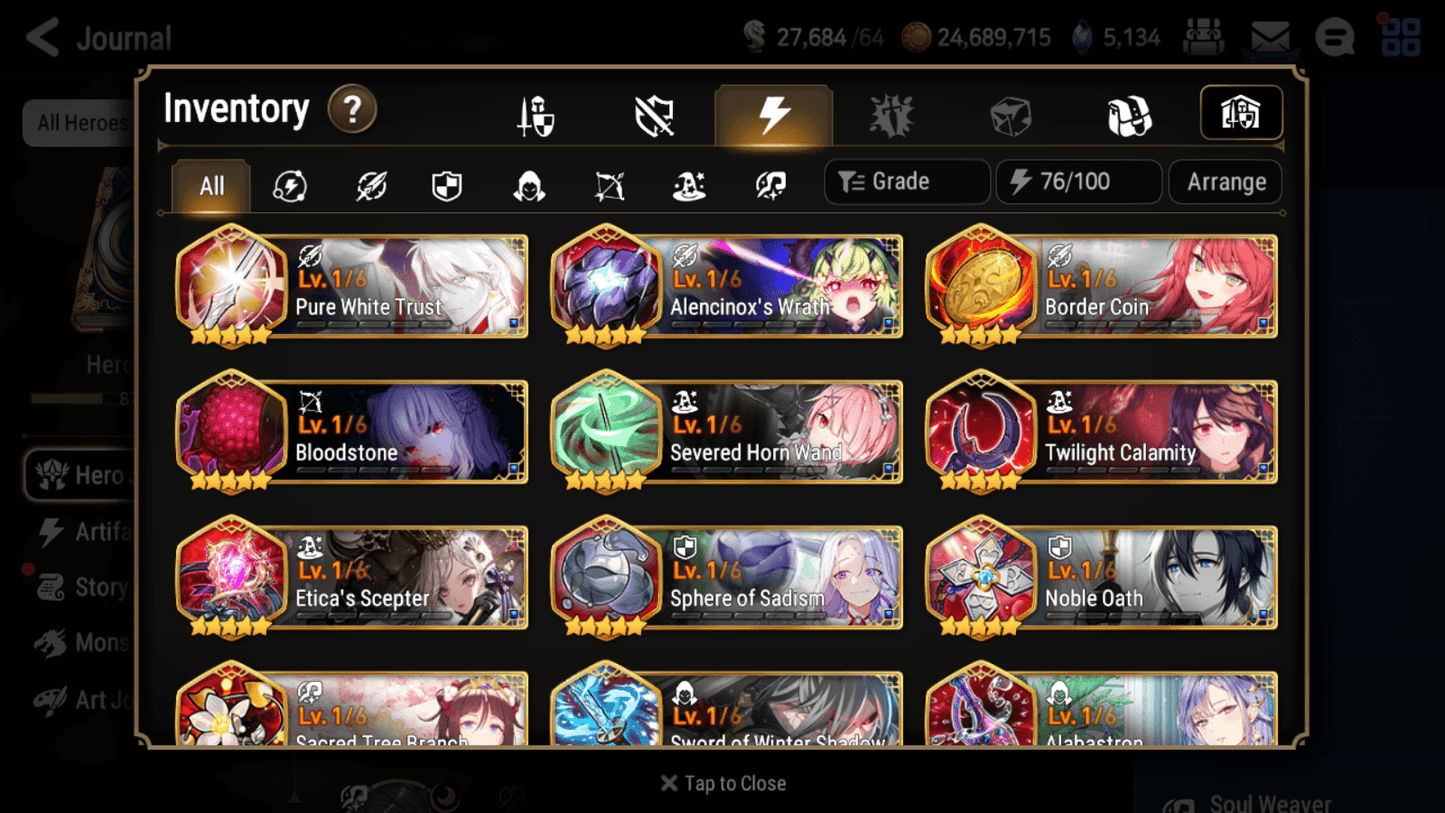Select the Thief class filter icon
The width and height of the screenshot is (1445, 813).
click(x=526, y=186)
